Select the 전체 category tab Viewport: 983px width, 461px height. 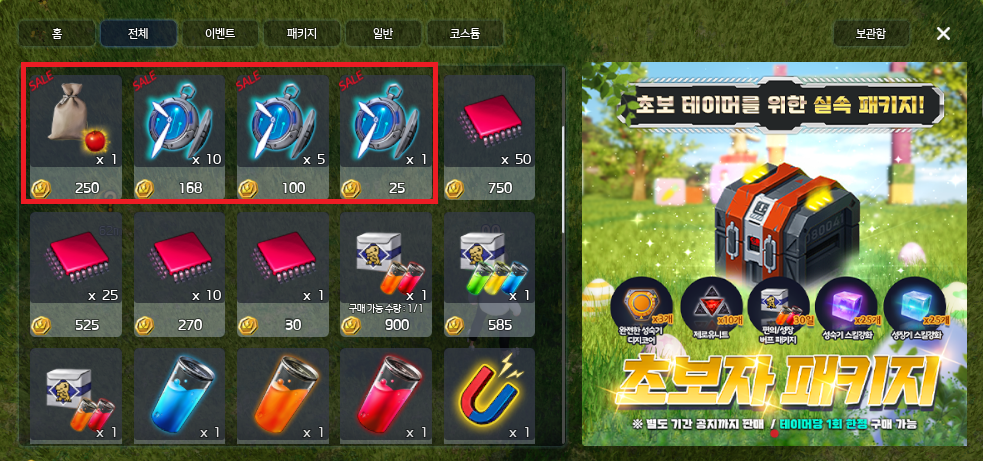point(138,33)
